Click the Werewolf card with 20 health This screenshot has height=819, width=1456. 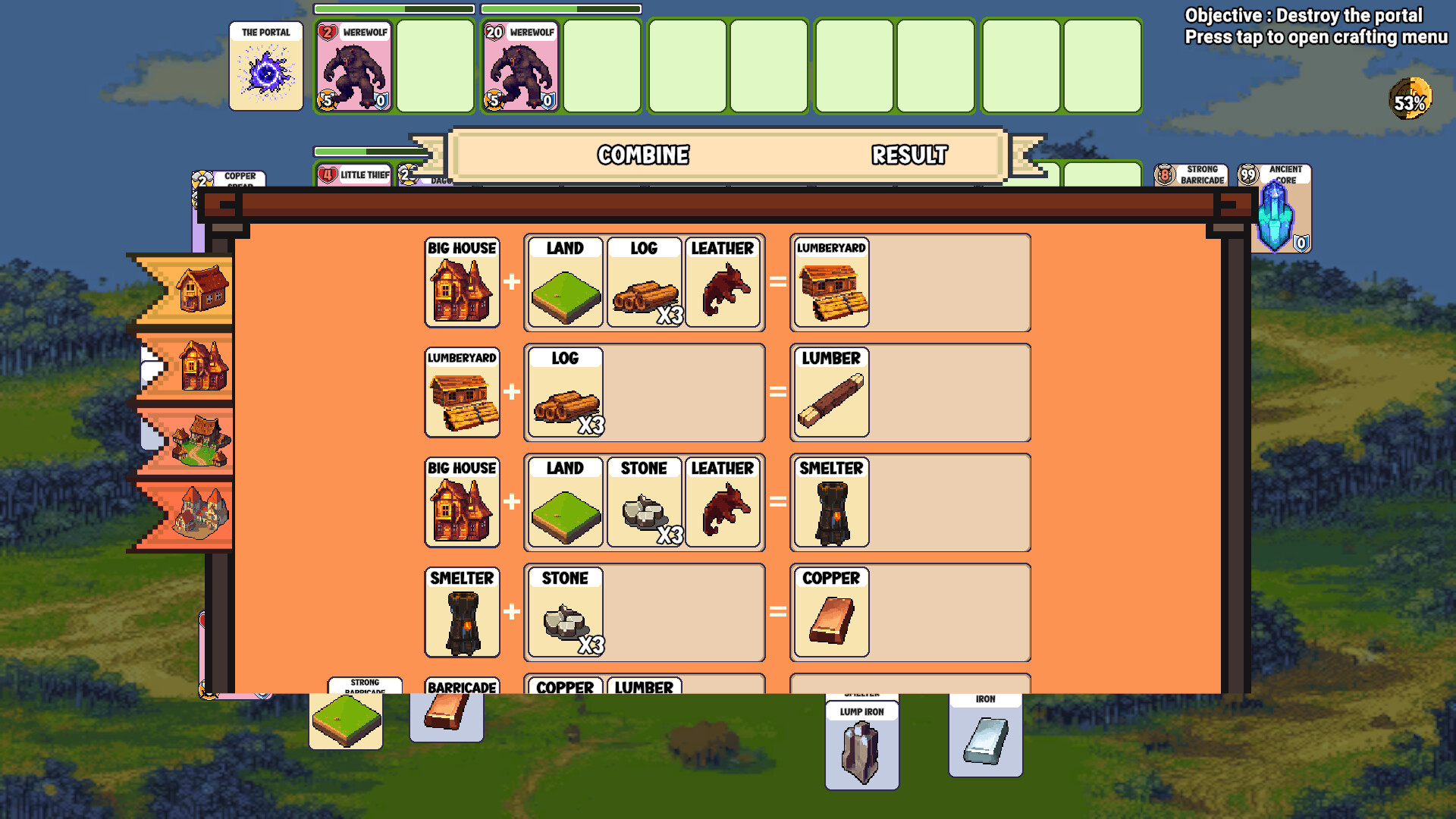coord(518,64)
